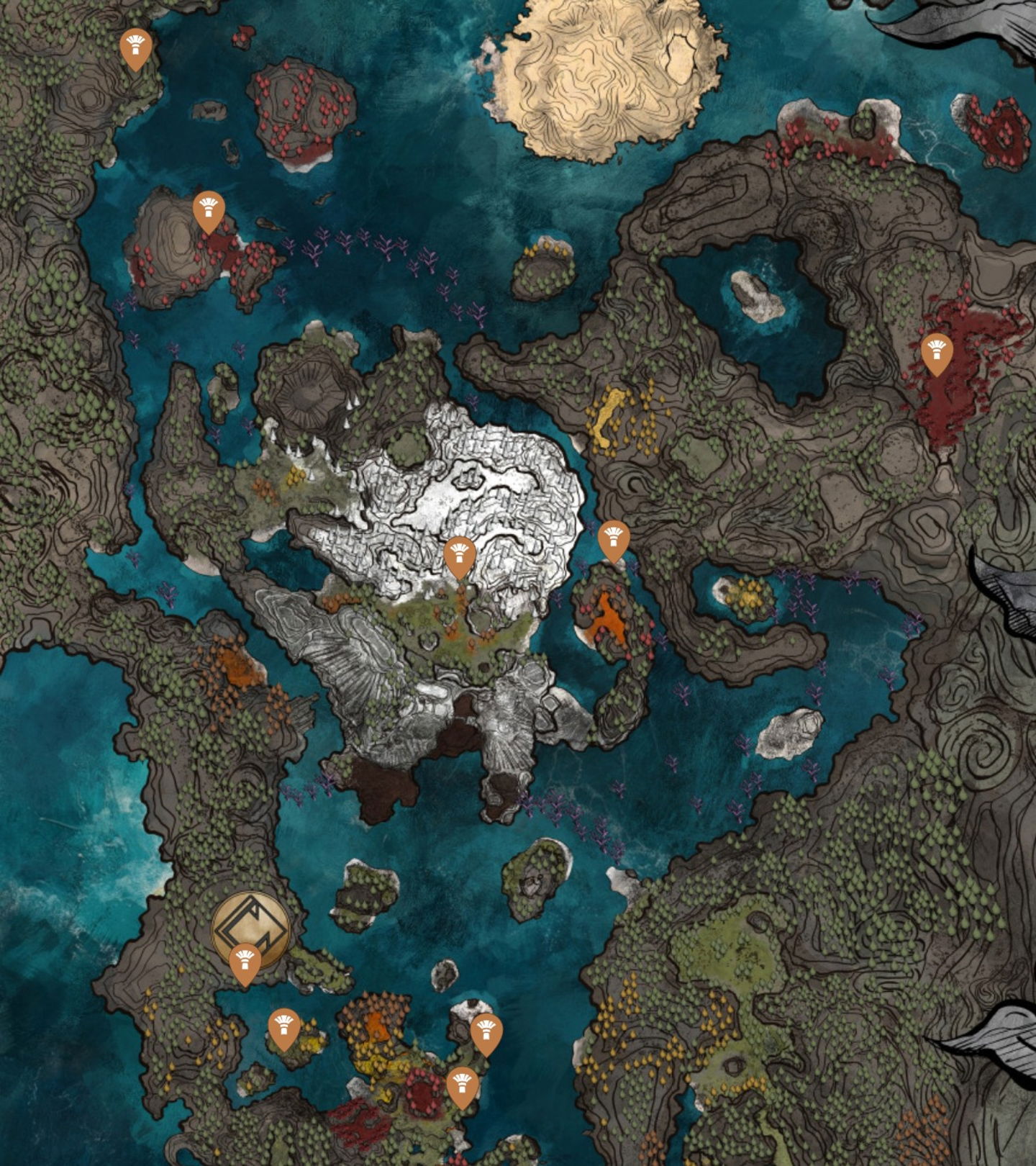Screen dimensions: 1036x1166
Task: Choose the pin beside the dark red crater
Action: [x=463, y=1085]
